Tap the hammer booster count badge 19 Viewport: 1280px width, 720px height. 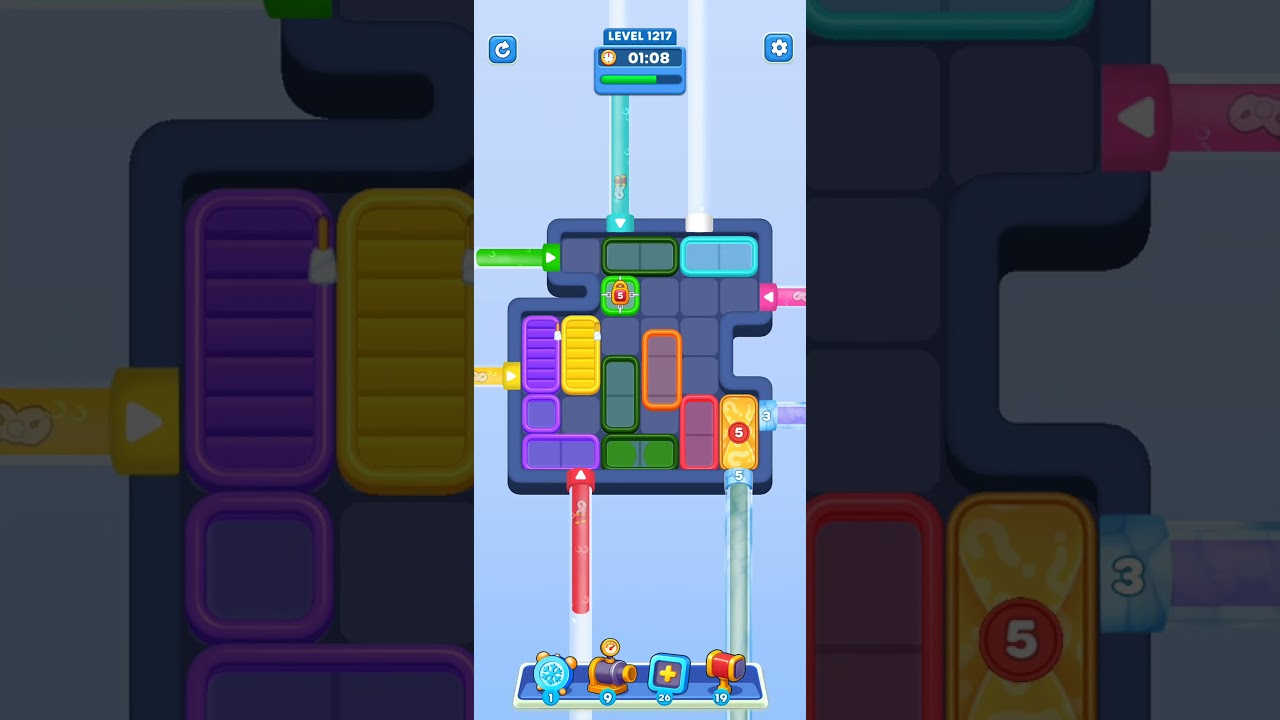pyautogui.click(x=720, y=700)
